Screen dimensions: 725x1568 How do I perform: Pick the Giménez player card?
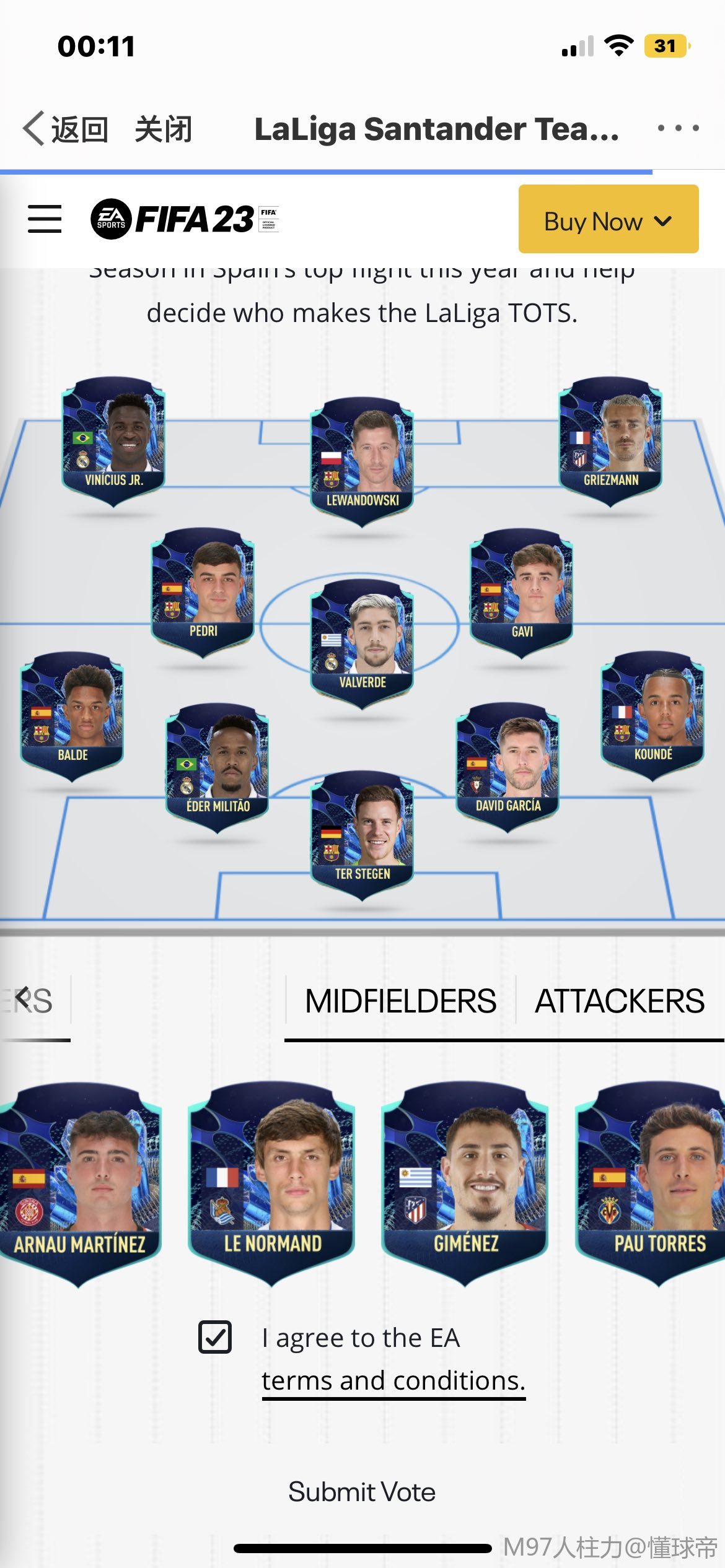pos(465,1182)
